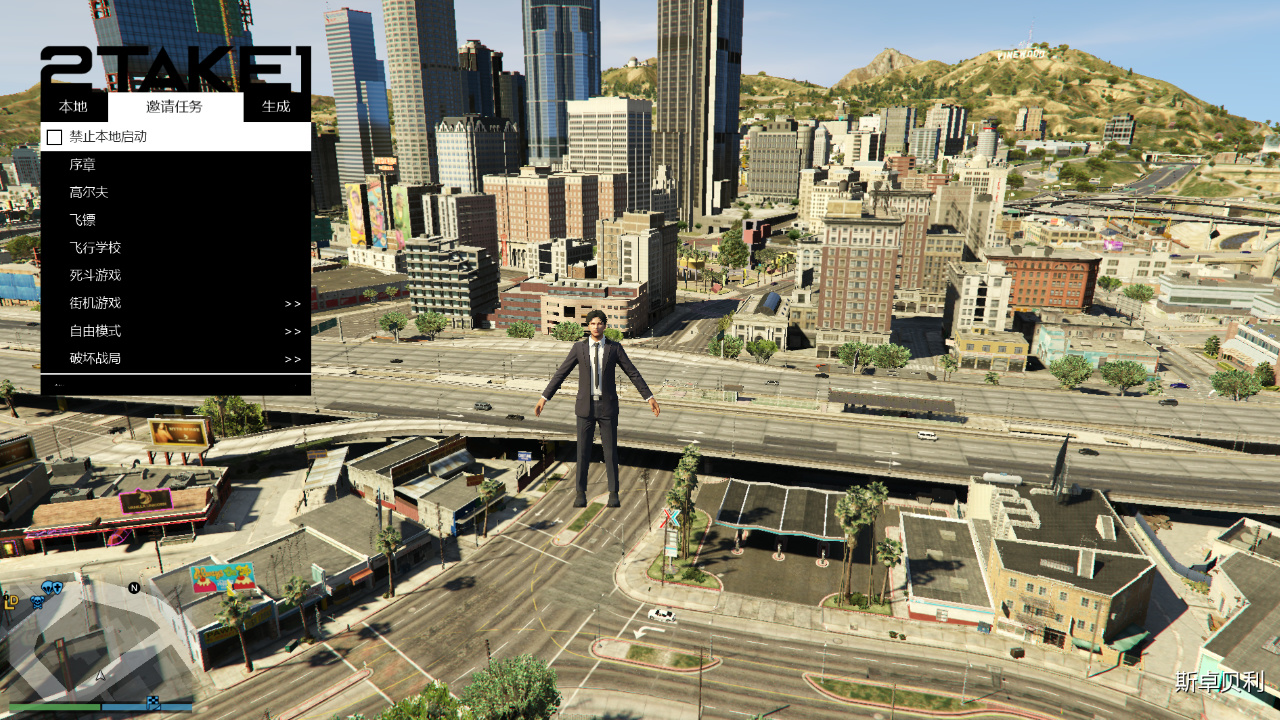The width and height of the screenshot is (1280, 720).
Task: Click the white player arrow on the minimap
Action: tap(100, 675)
